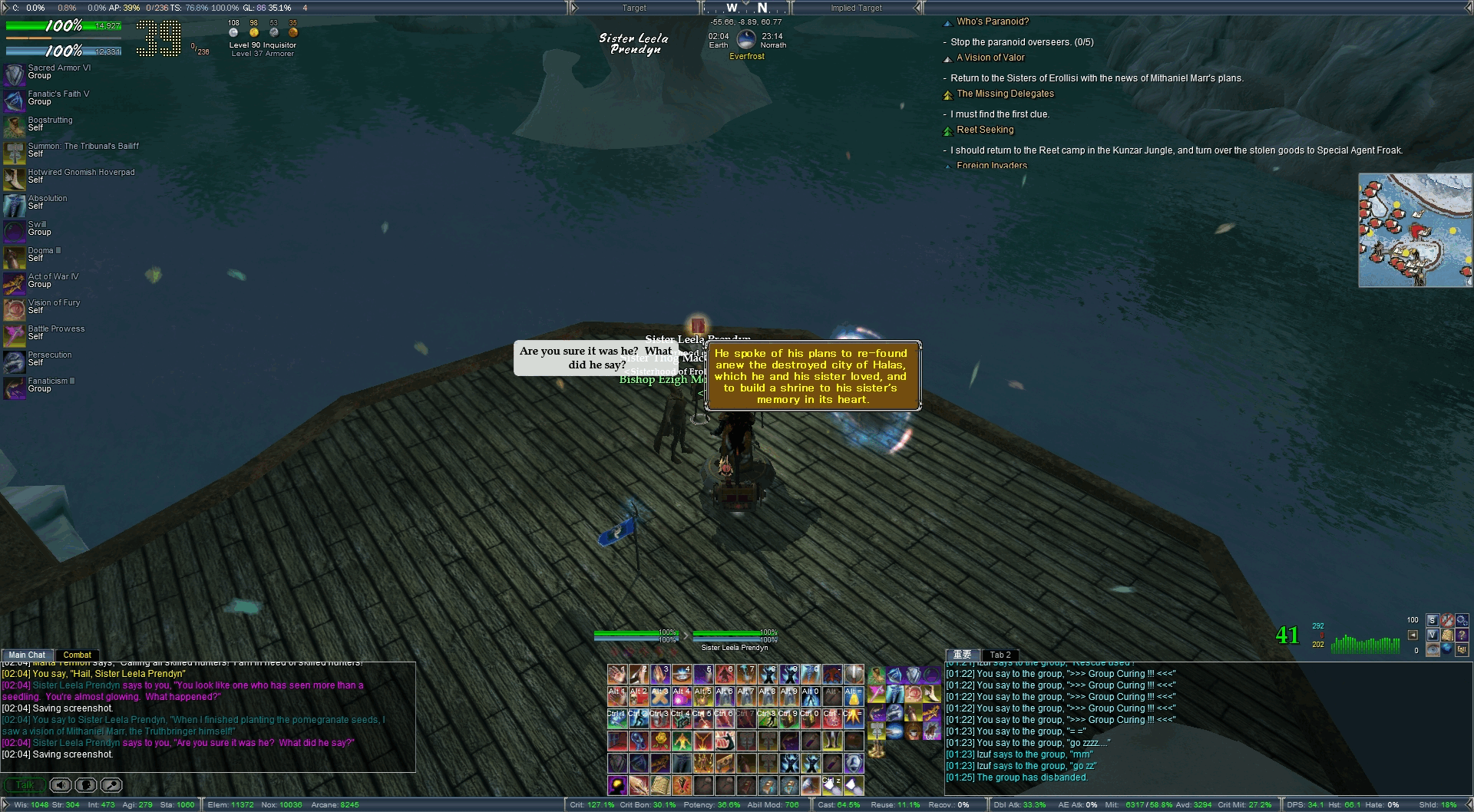Click the Sacred Armor VI buff icon
The width and height of the screenshot is (1474, 812).
(x=15, y=74)
